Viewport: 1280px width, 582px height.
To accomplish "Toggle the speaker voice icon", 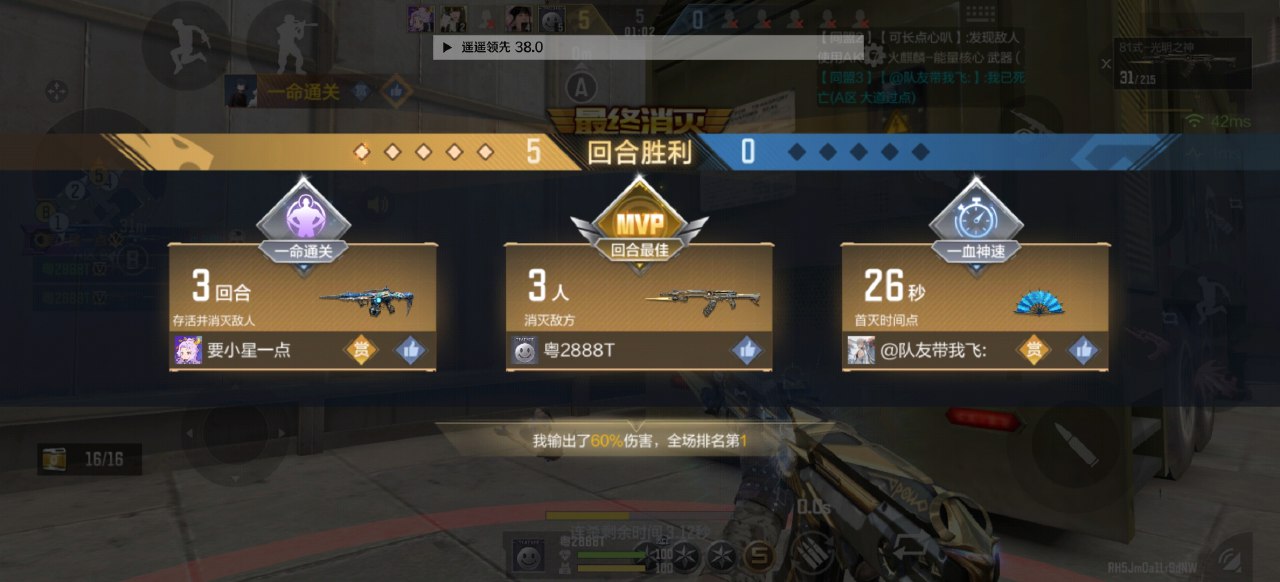I will [377, 205].
